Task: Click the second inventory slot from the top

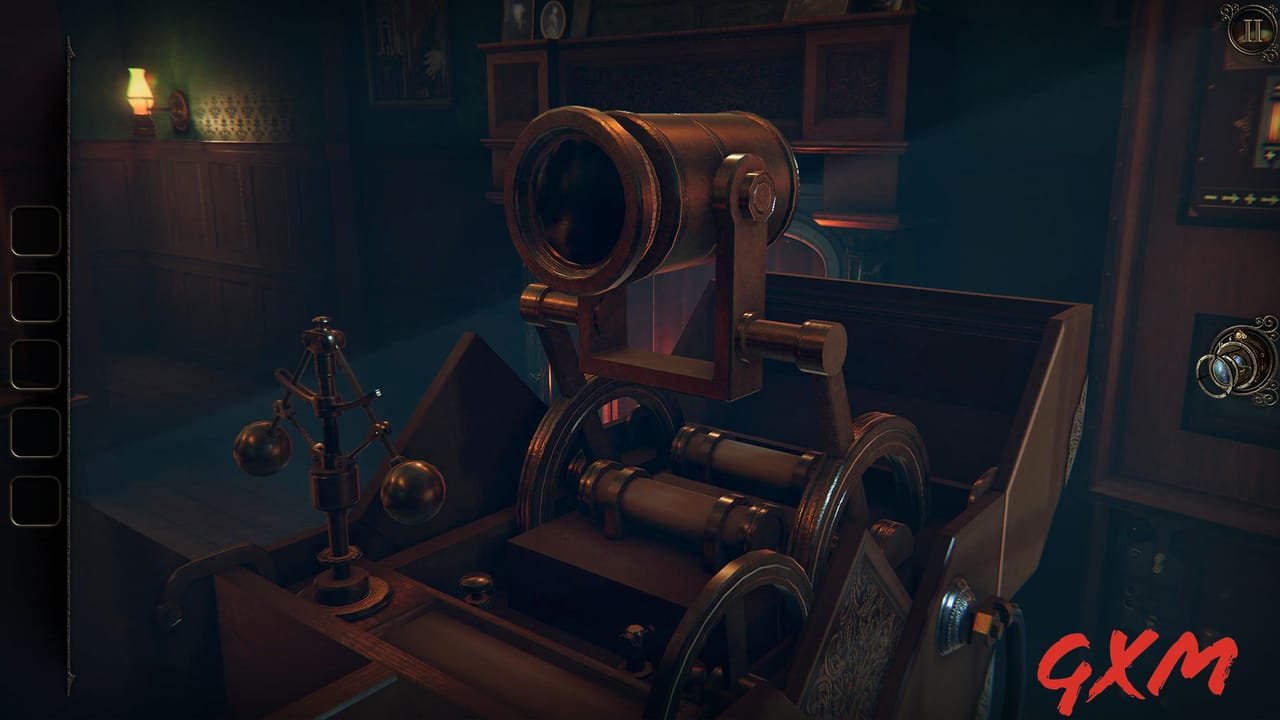Action: (x=33, y=297)
